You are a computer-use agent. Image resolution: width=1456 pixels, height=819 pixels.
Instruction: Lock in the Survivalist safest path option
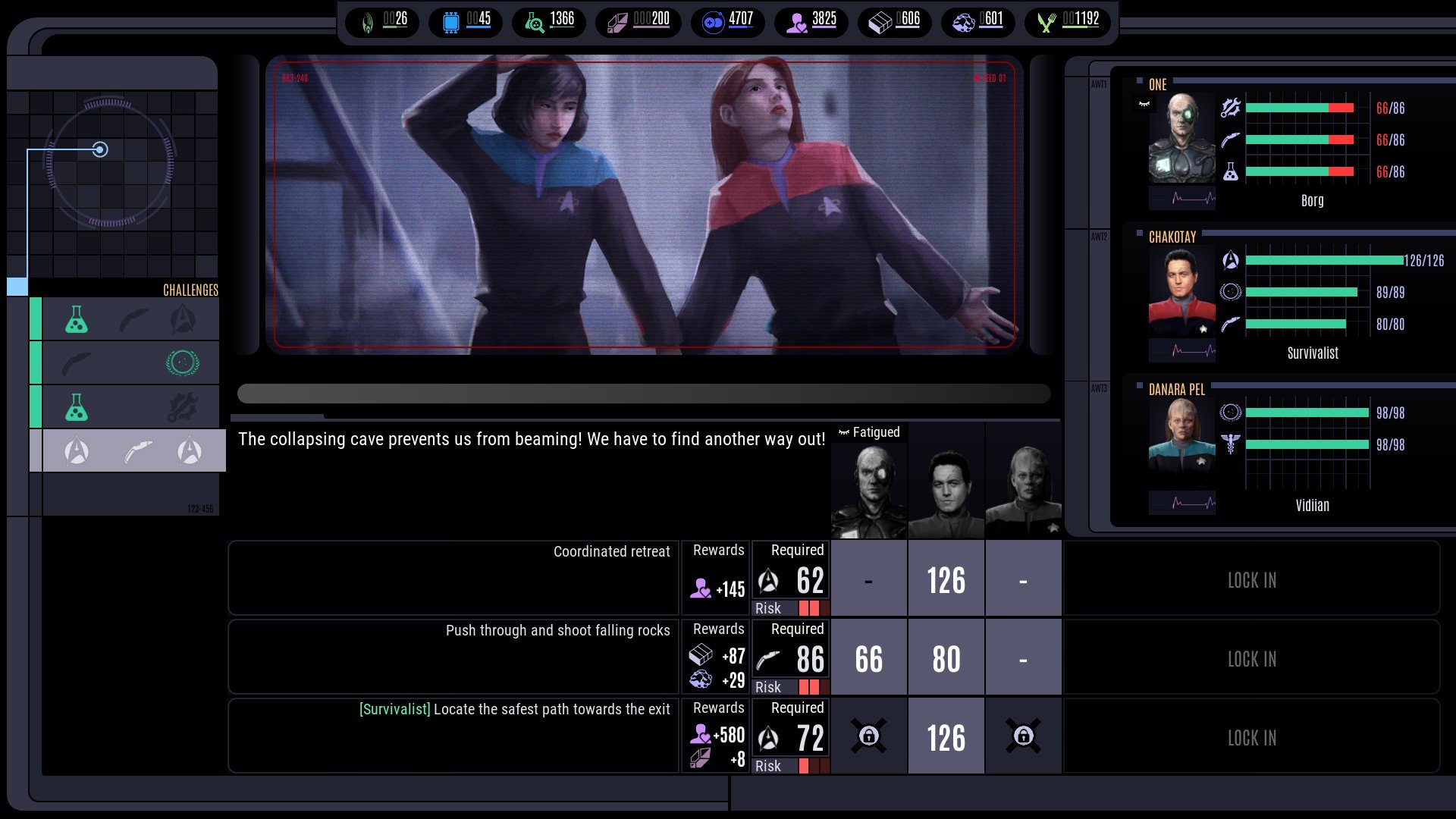[x=1251, y=738]
